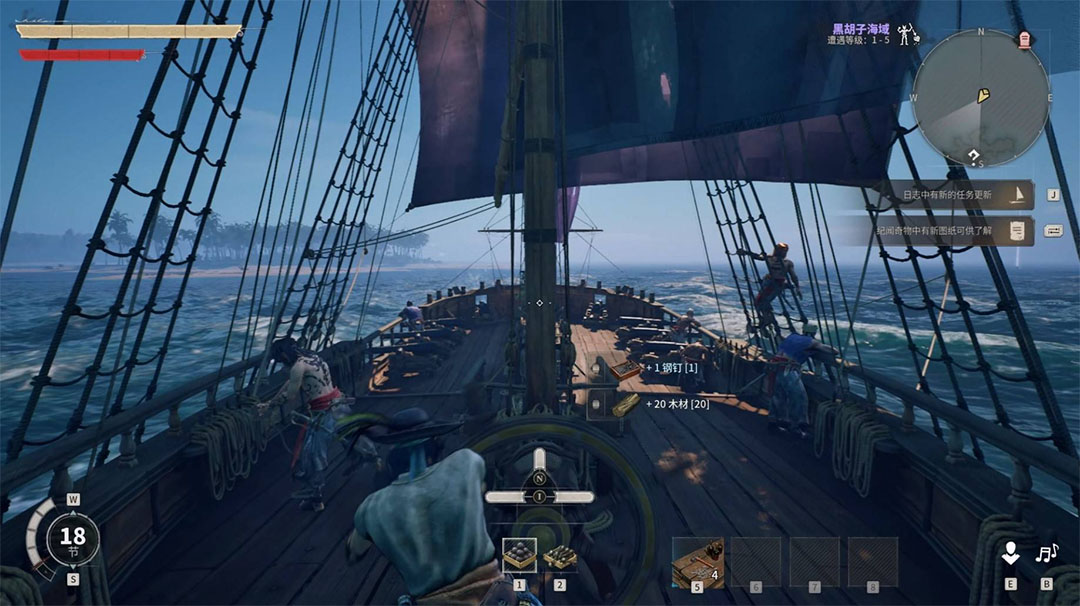Image resolution: width=1080 pixels, height=606 pixels.
Task: Click the wanted skeleton icon by region name
Action: click(907, 35)
